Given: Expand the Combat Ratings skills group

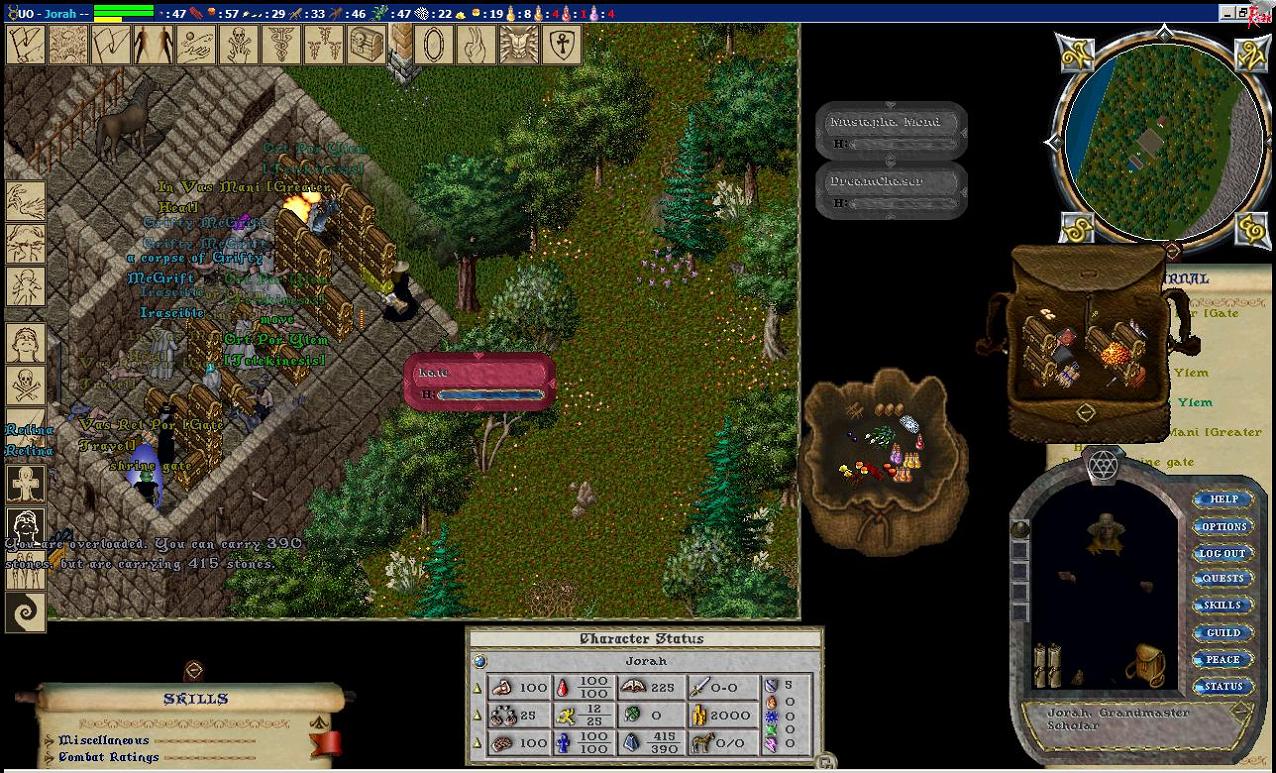Looking at the screenshot, I should [108, 757].
